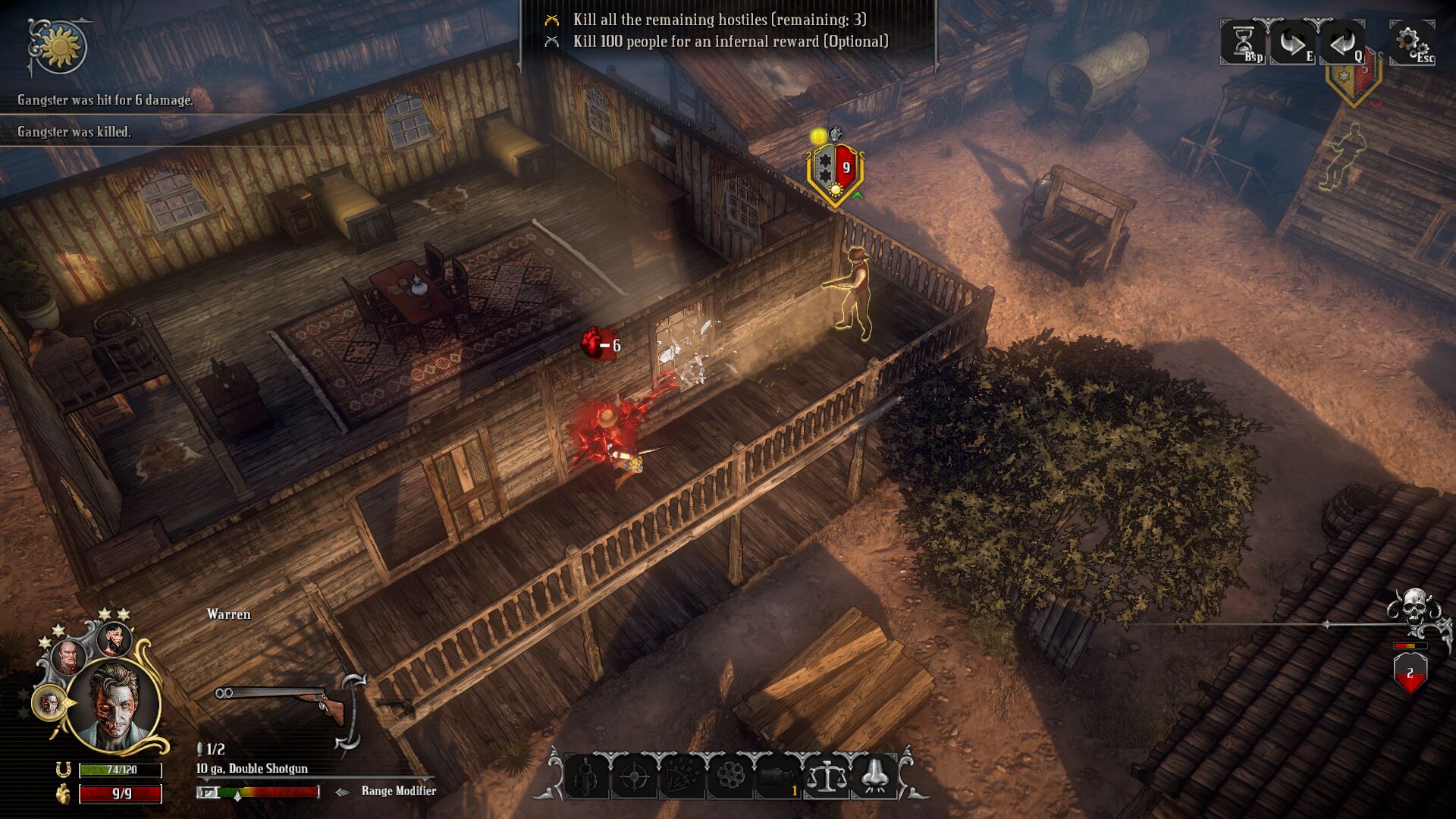The image size is (1456, 819).
Task: Swap weapons with the curved arrows toggle
Action: tap(351, 711)
